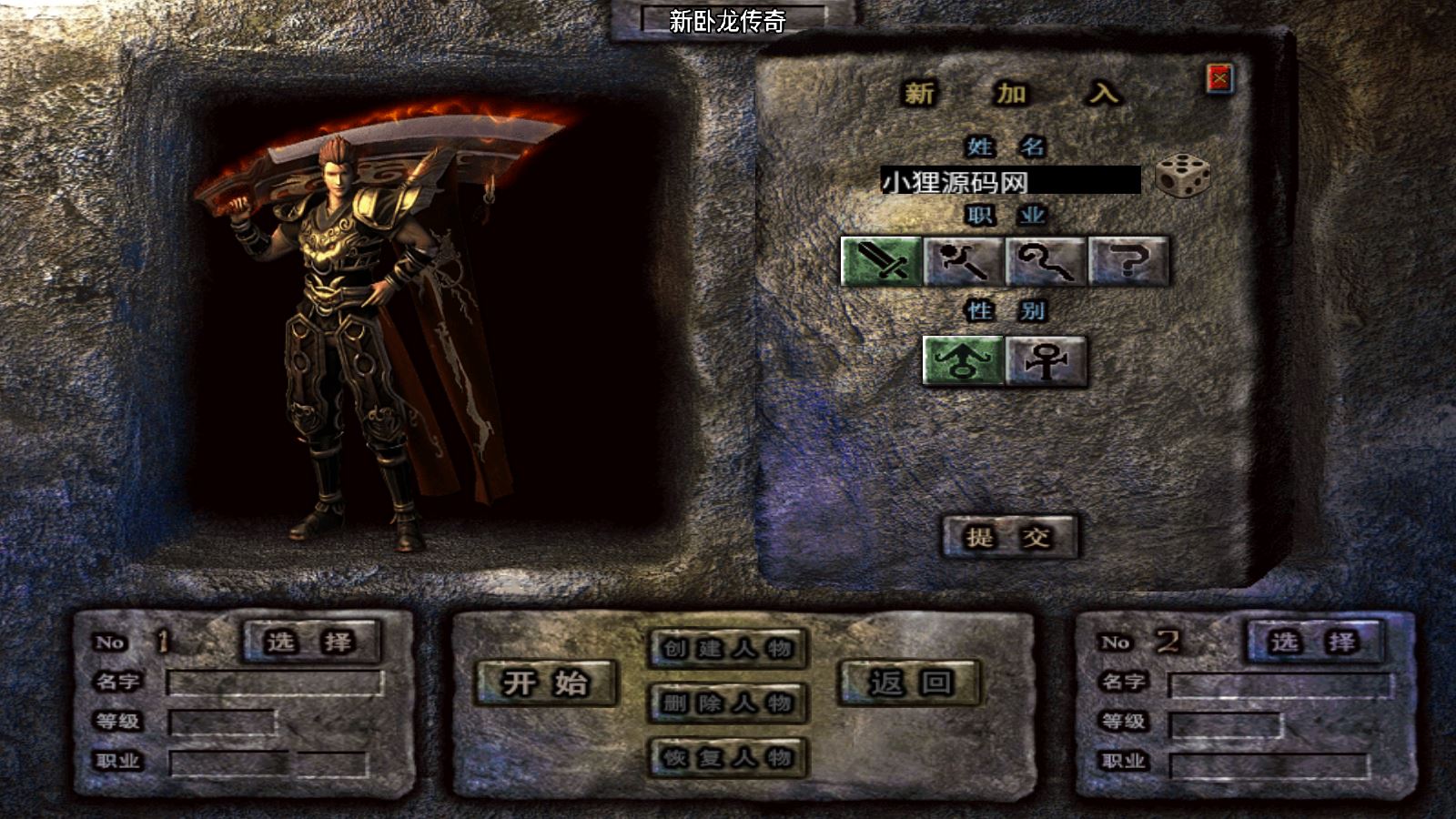Pick the taoist hook class icon
This screenshot has width=1456, height=819.
(1046, 261)
